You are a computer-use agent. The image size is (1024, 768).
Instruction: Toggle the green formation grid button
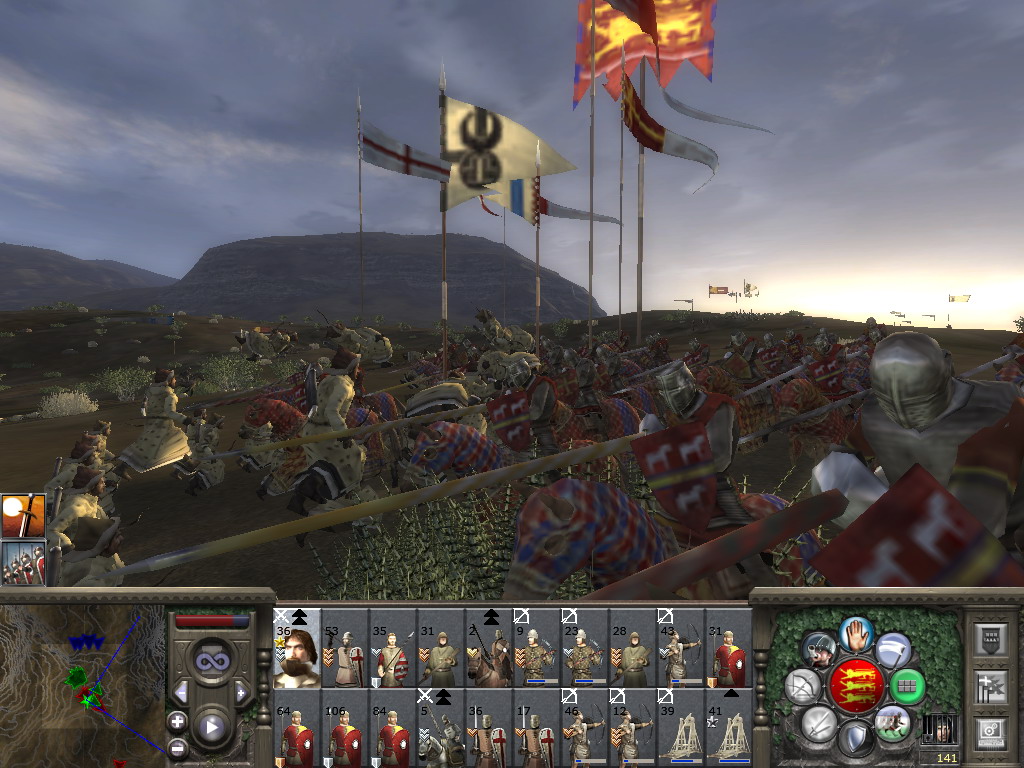tap(906, 686)
